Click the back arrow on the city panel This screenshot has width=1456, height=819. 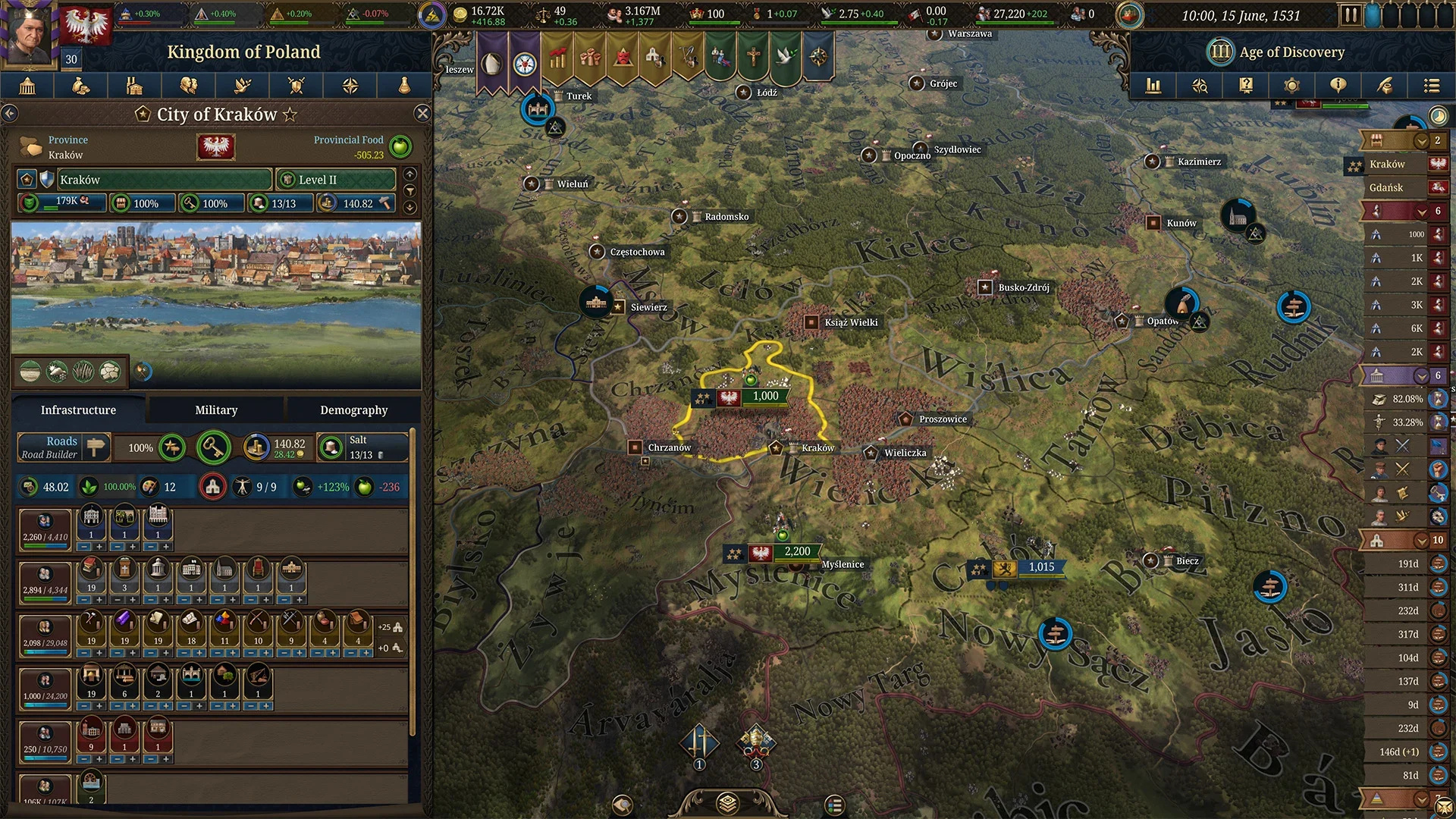(x=10, y=112)
